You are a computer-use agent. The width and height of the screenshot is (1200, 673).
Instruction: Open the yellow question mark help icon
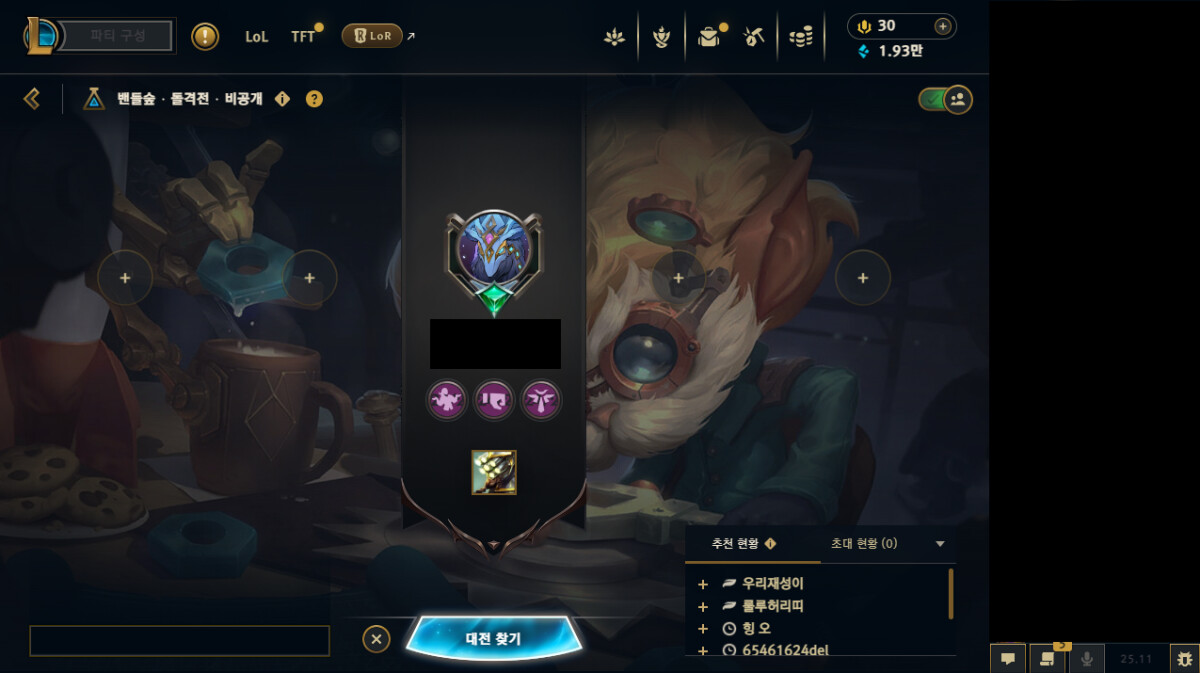pos(314,99)
